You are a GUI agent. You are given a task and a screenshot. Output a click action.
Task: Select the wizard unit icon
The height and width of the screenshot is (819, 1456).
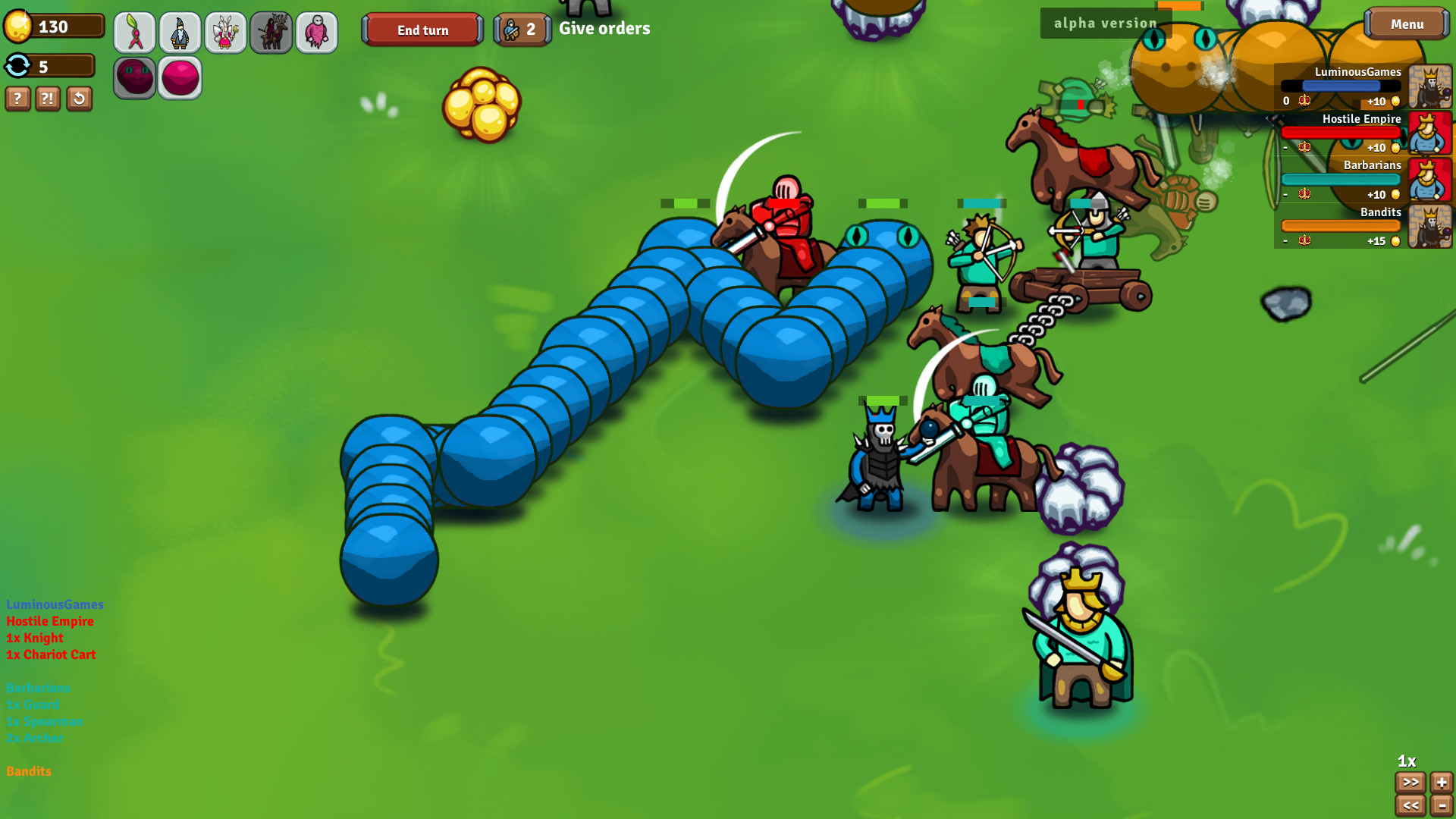180,32
